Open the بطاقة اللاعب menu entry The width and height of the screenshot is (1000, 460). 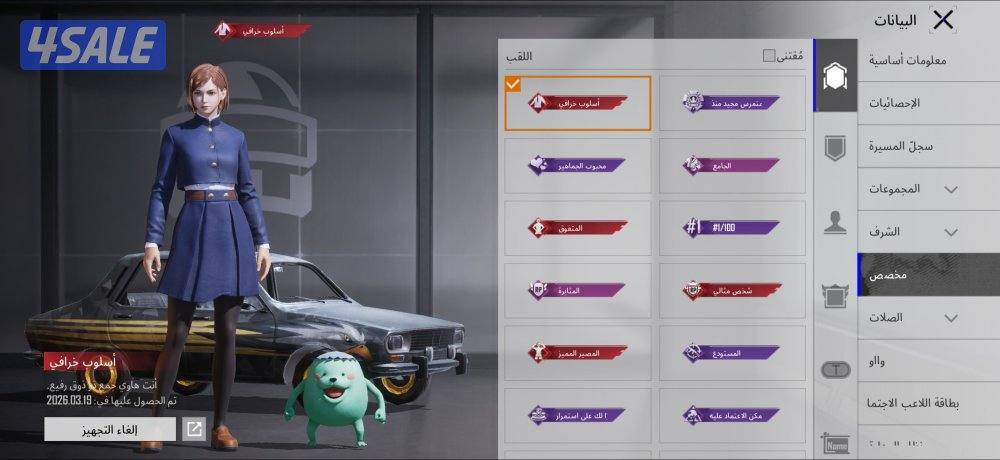pos(911,403)
